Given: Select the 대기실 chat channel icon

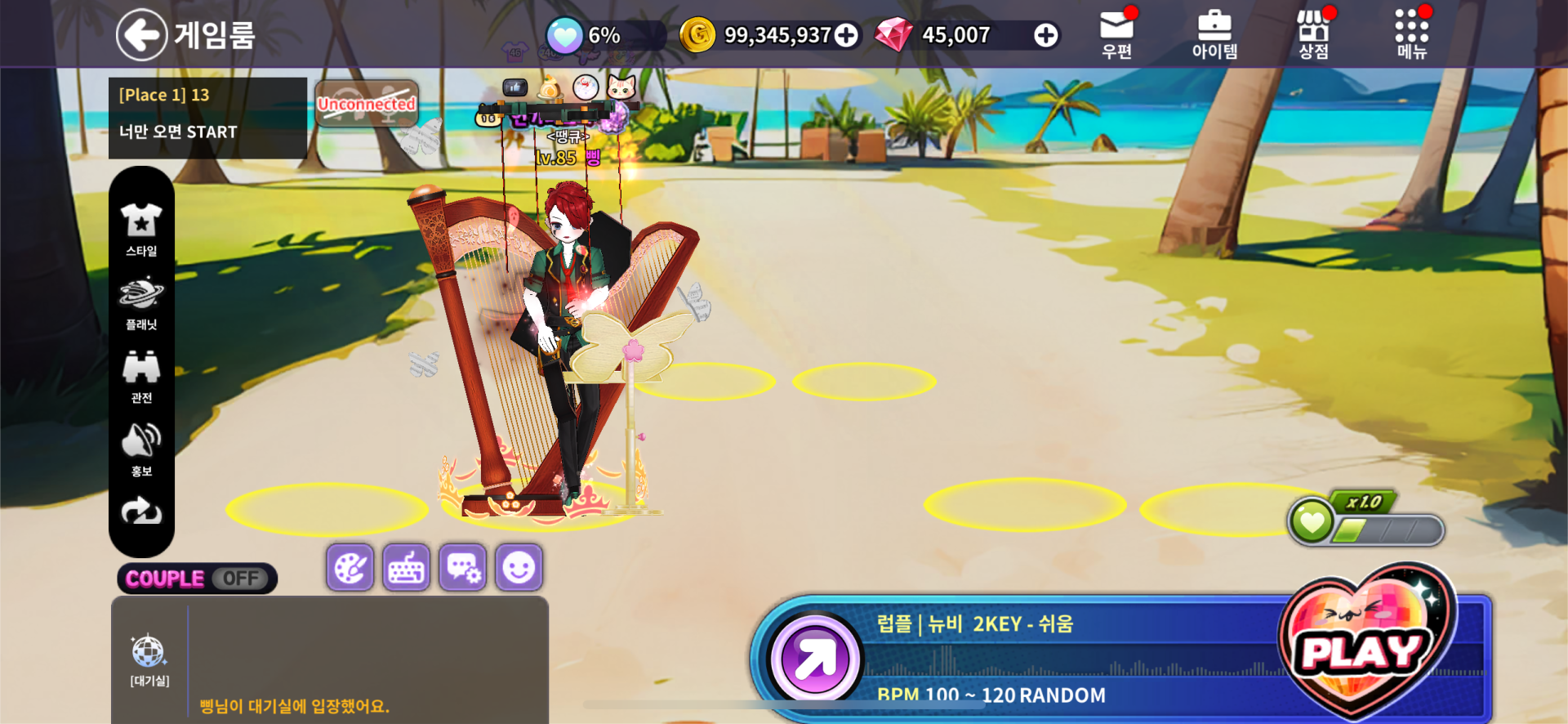Looking at the screenshot, I should (x=149, y=659).
